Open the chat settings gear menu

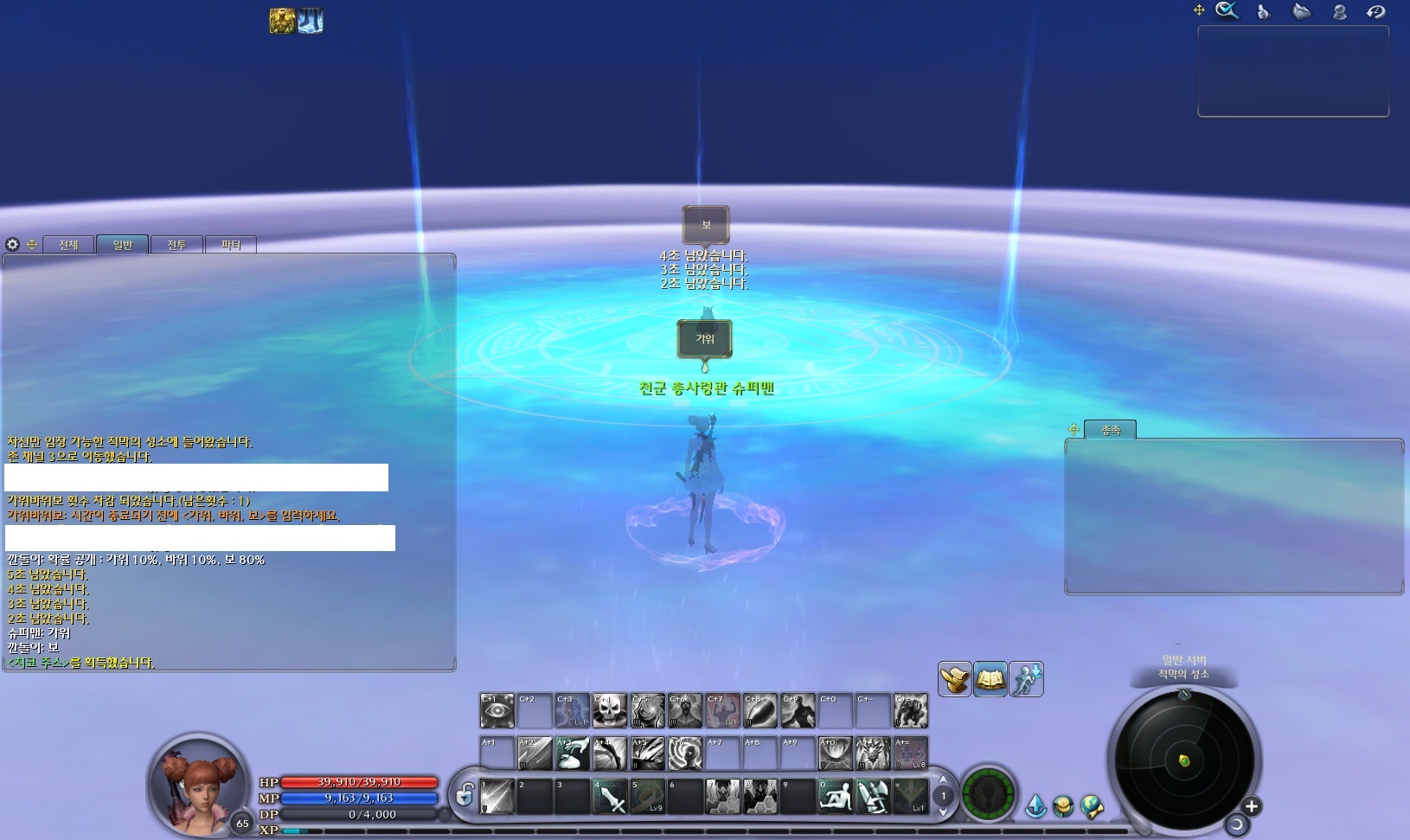[x=12, y=246]
